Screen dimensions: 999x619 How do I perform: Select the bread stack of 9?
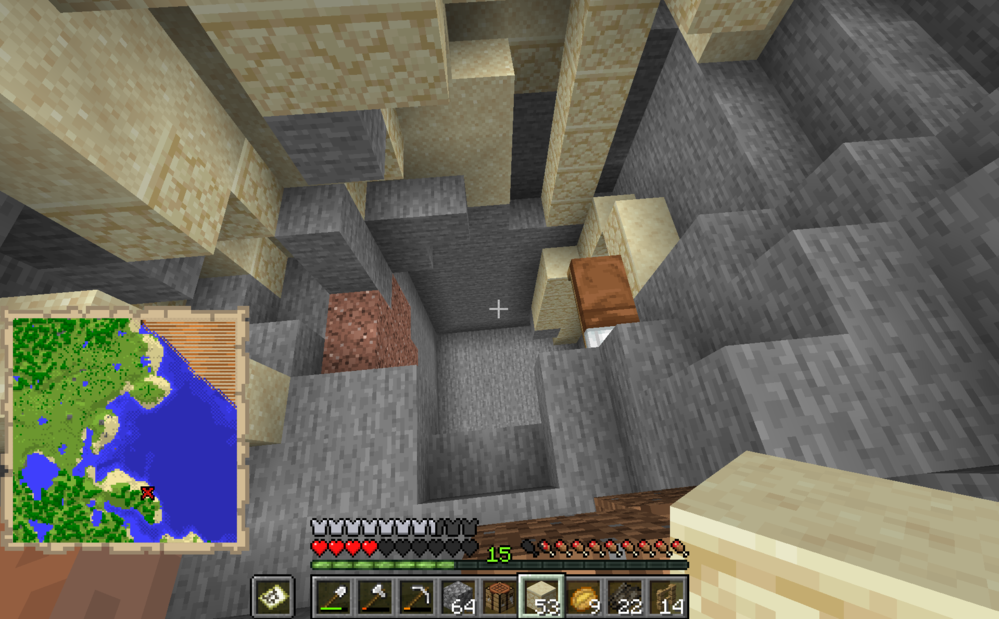pyautogui.click(x=582, y=597)
